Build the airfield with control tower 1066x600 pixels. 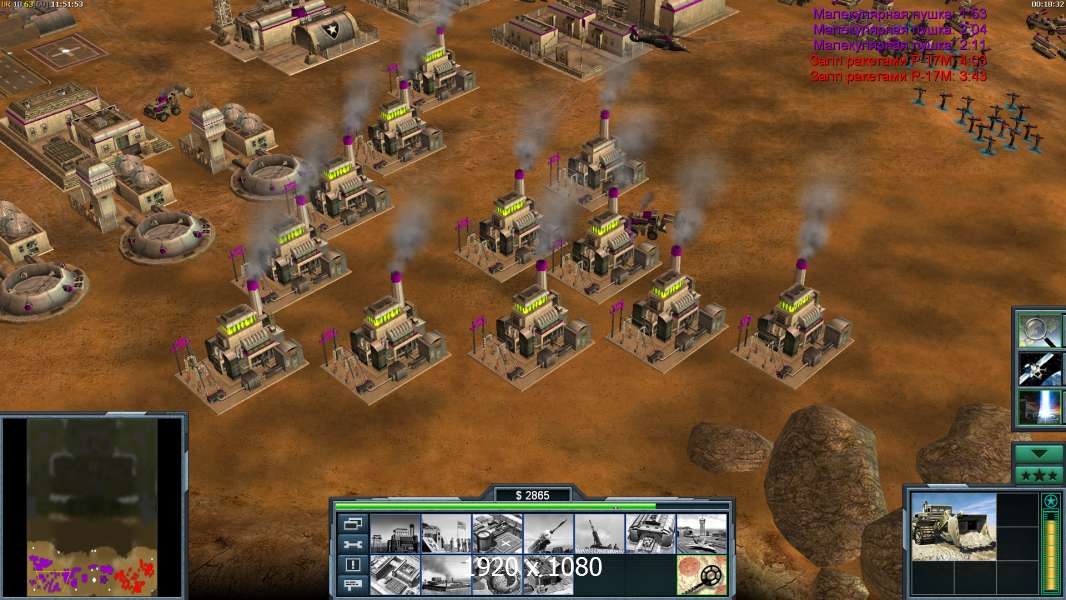pos(700,534)
